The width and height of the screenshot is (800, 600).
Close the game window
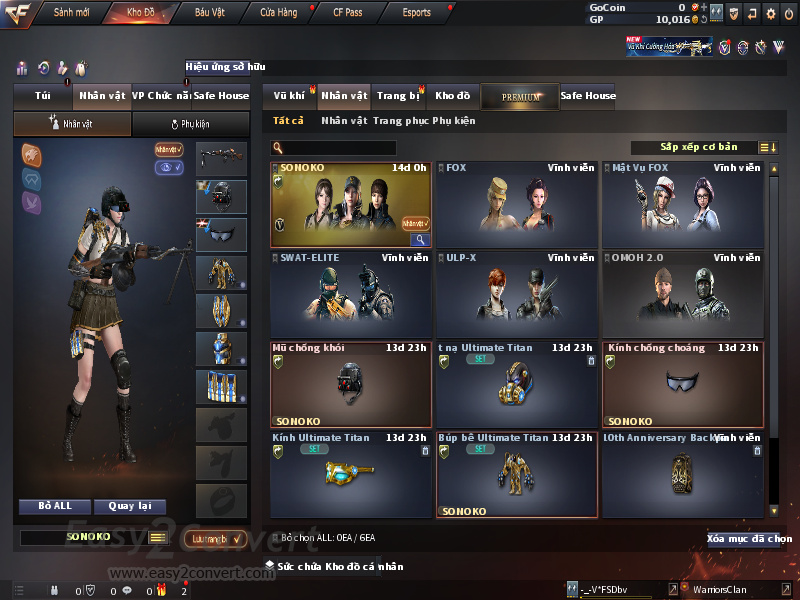(789, 13)
